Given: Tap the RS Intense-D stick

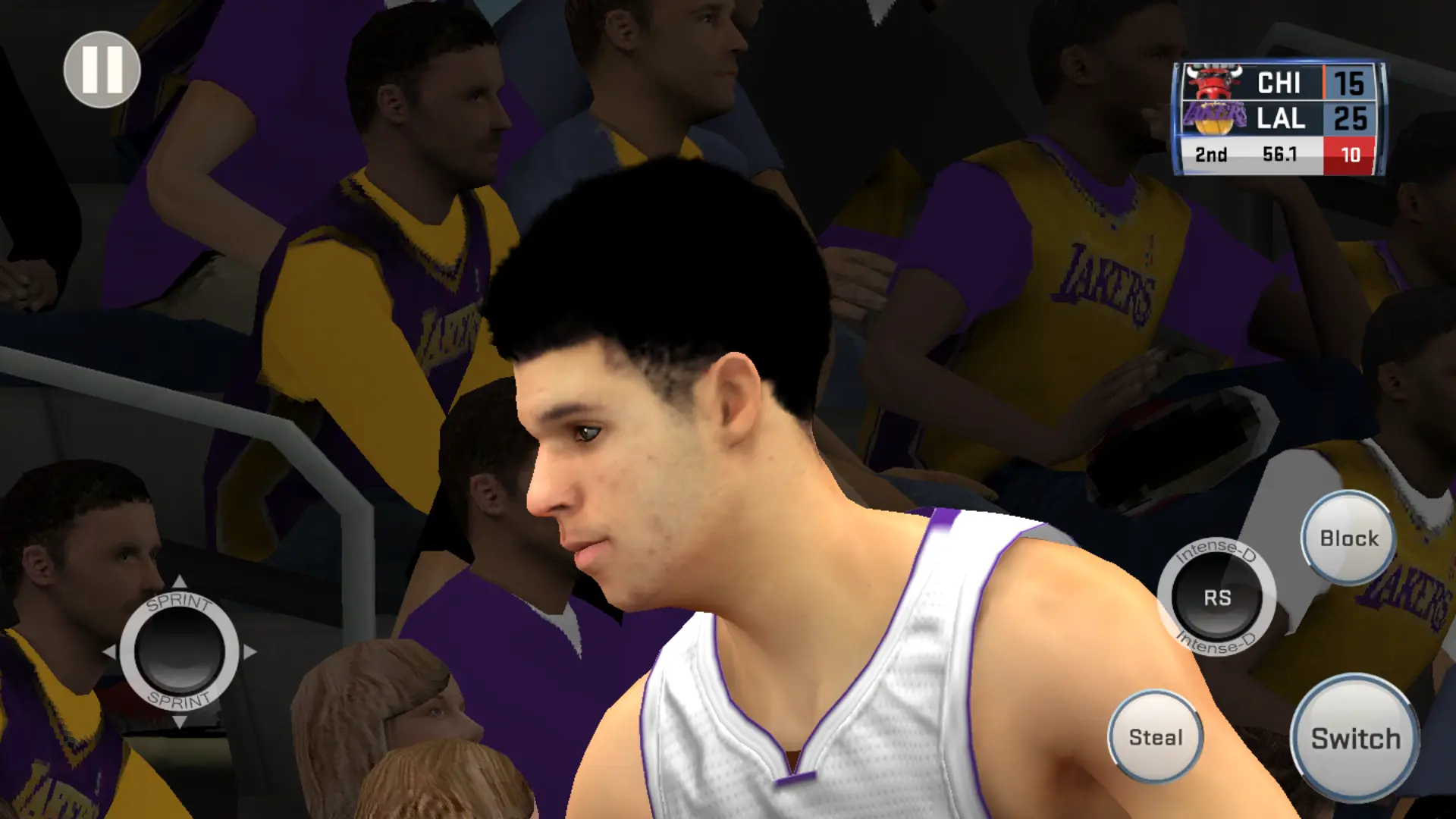Looking at the screenshot, I should coord(1216,598).
